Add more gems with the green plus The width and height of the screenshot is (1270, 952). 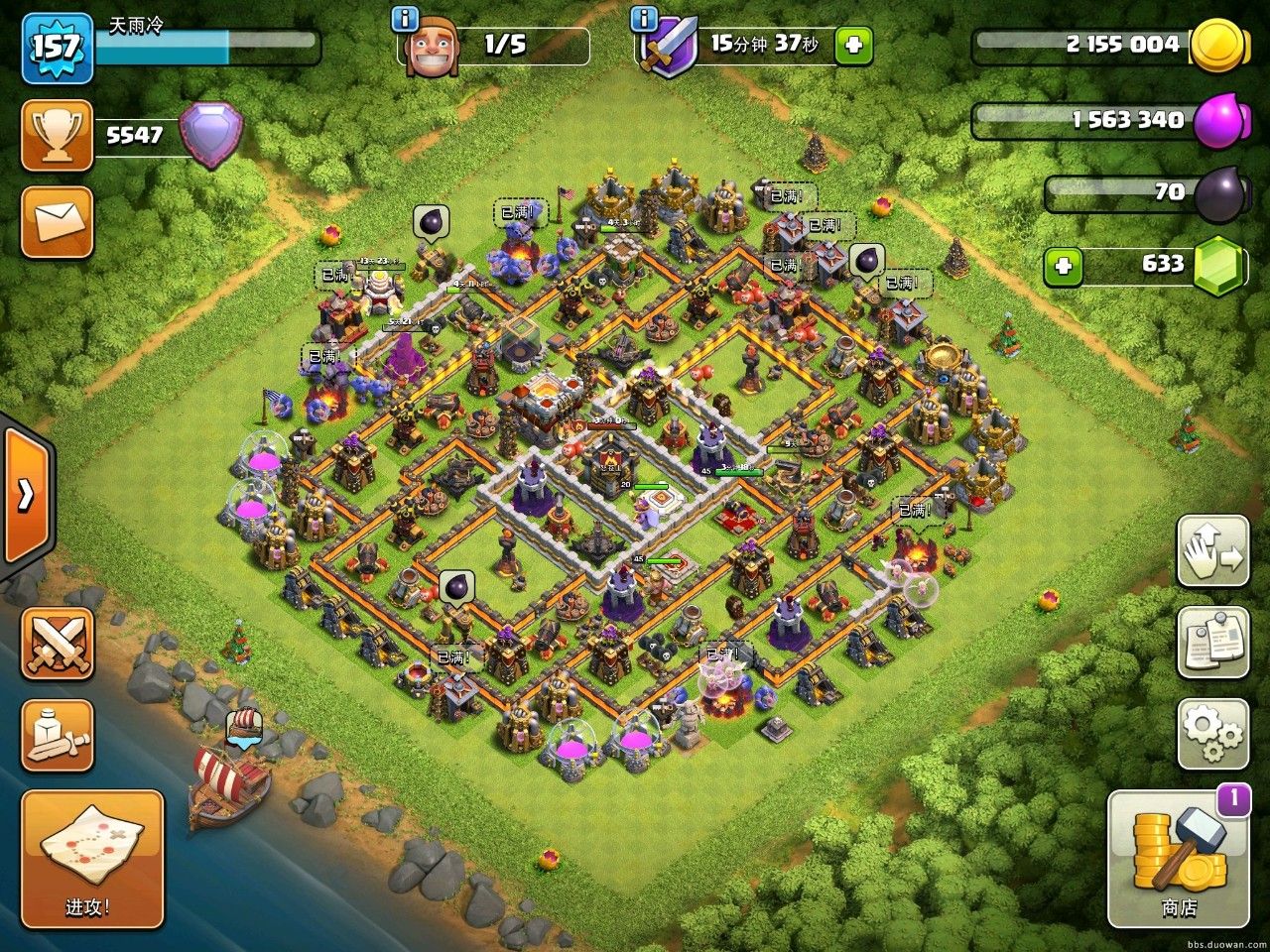[x=1063, y=266]
